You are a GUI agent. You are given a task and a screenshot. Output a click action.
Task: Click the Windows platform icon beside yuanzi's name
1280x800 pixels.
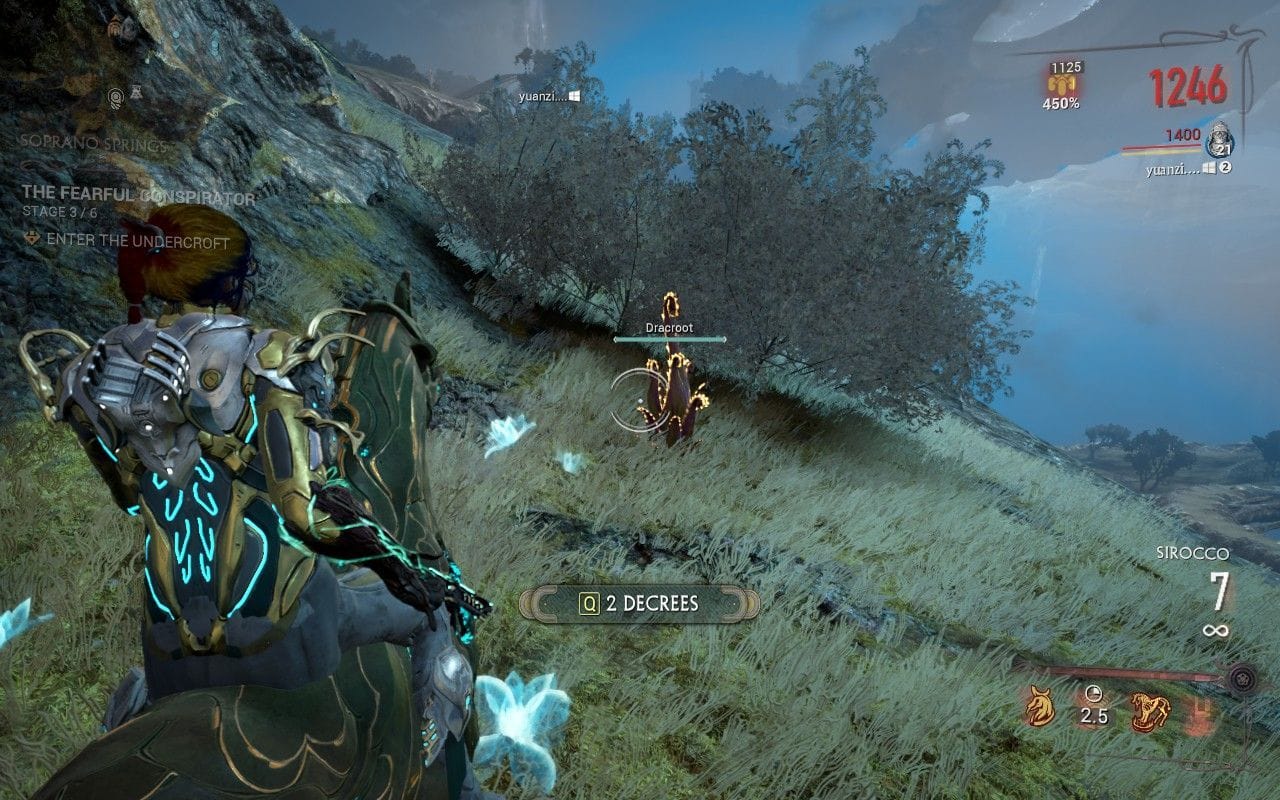tap(1210, 166)
